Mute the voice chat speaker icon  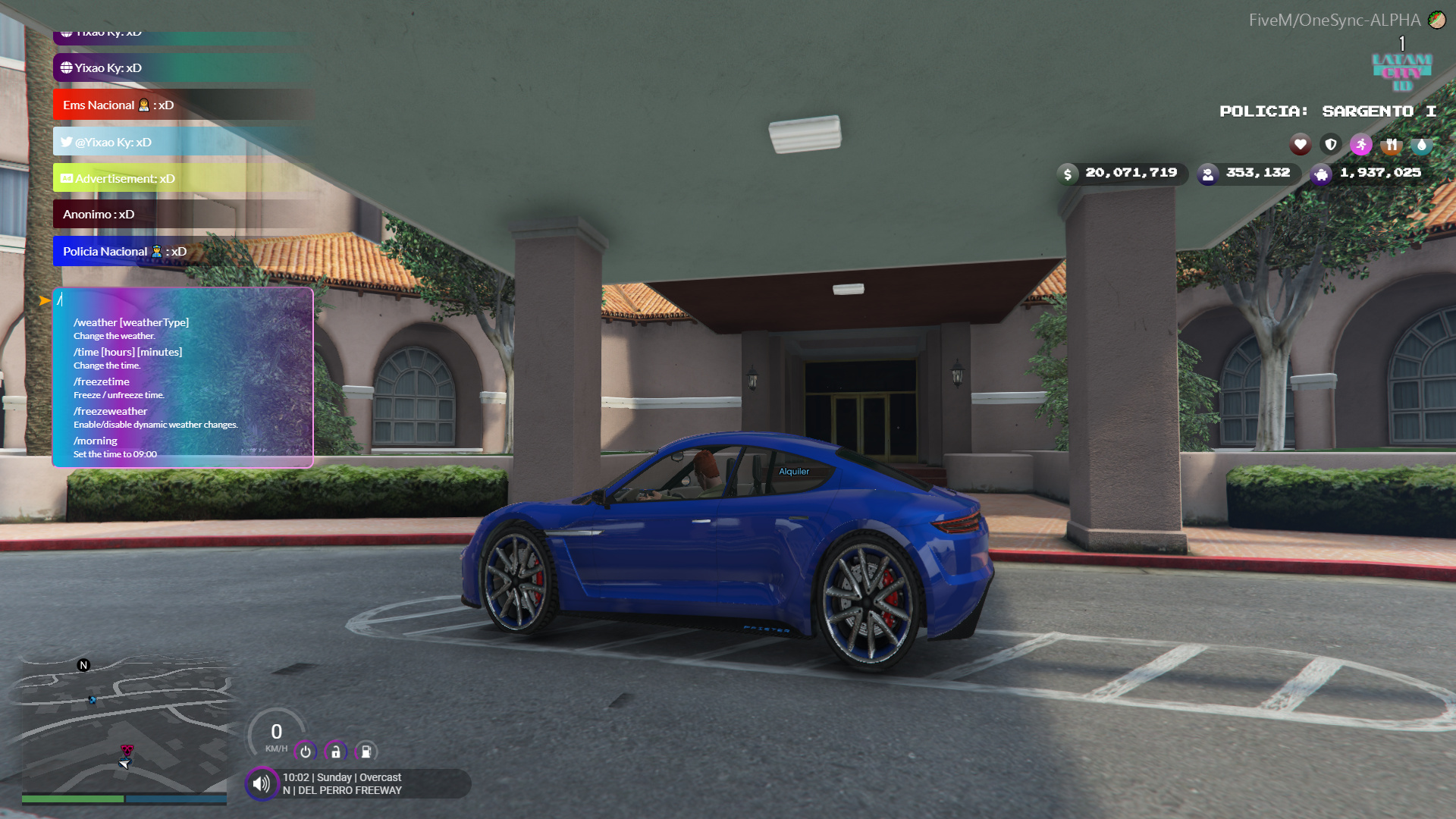pyautogui.click(x=262, y=783)
